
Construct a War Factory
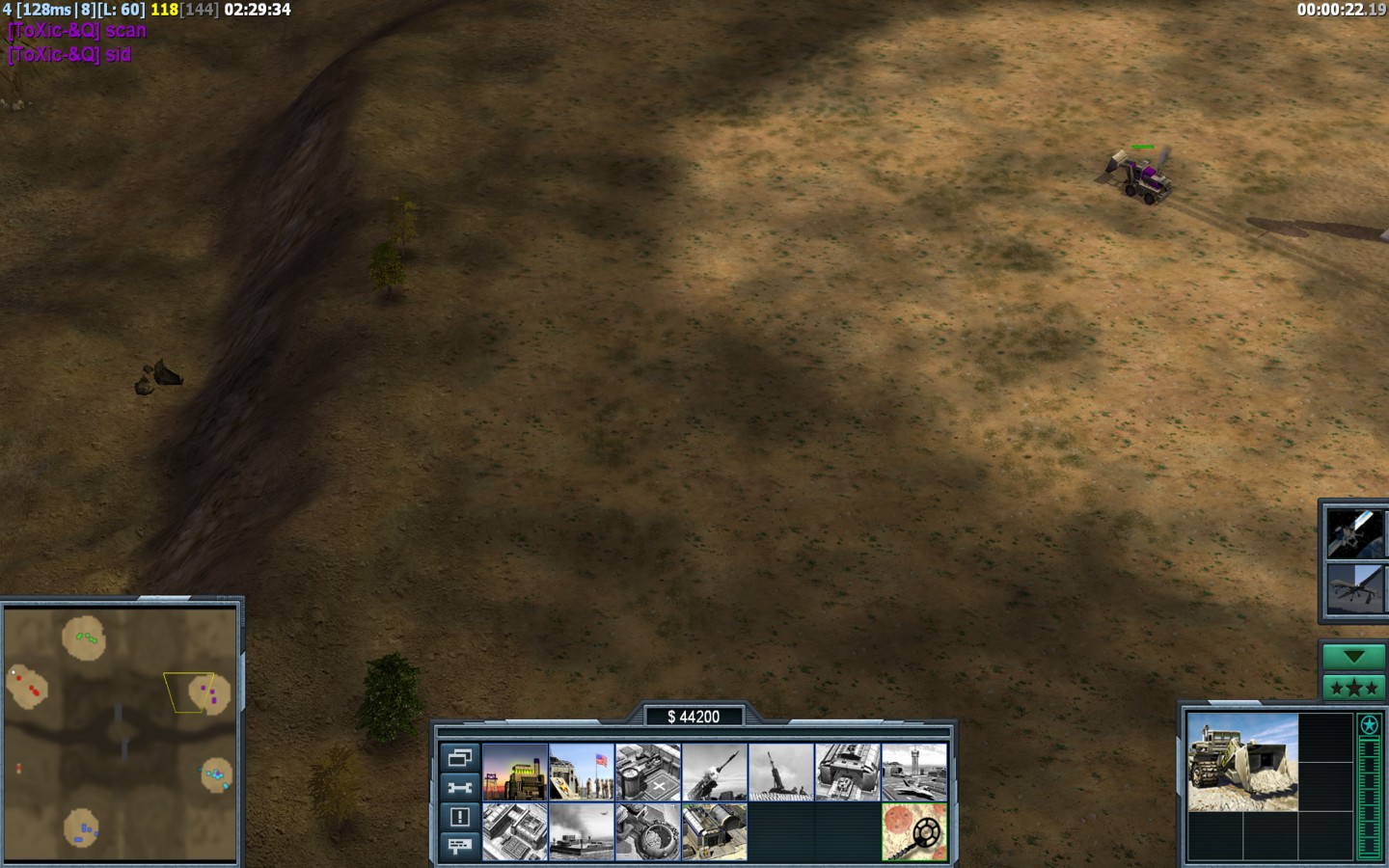848,772
